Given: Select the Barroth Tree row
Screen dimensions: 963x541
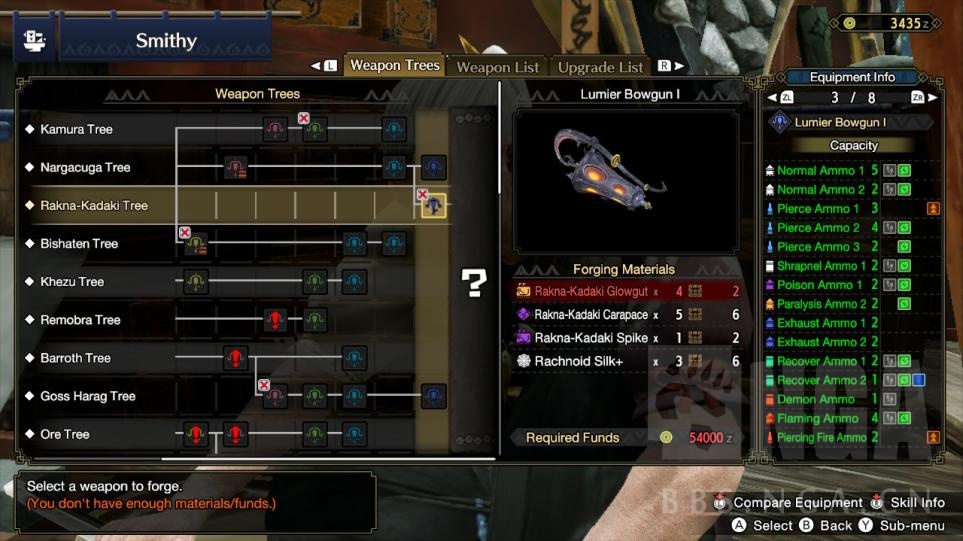Looking at the screenshot, I should point(75,358).
